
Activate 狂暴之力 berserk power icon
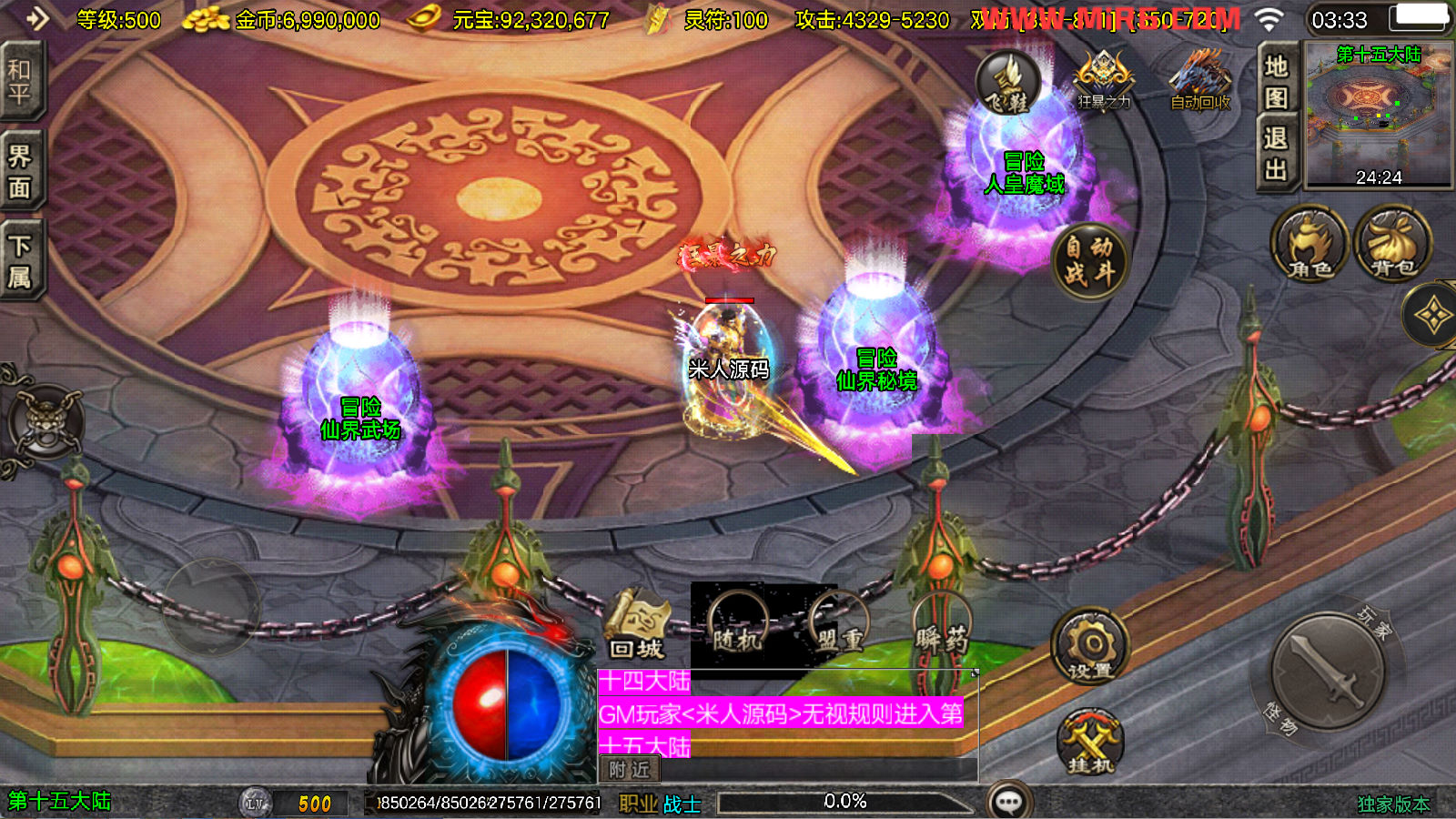coord(1104,82)
